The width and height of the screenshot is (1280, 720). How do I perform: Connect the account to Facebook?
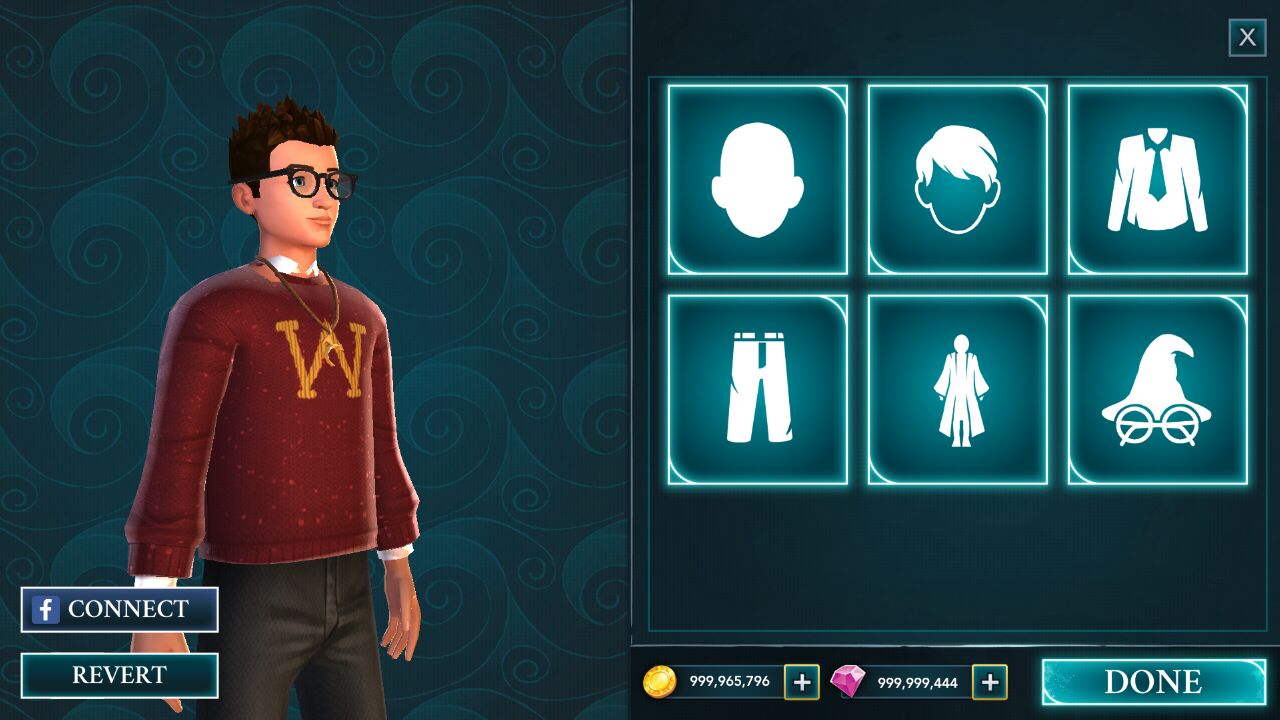(119, 609)
